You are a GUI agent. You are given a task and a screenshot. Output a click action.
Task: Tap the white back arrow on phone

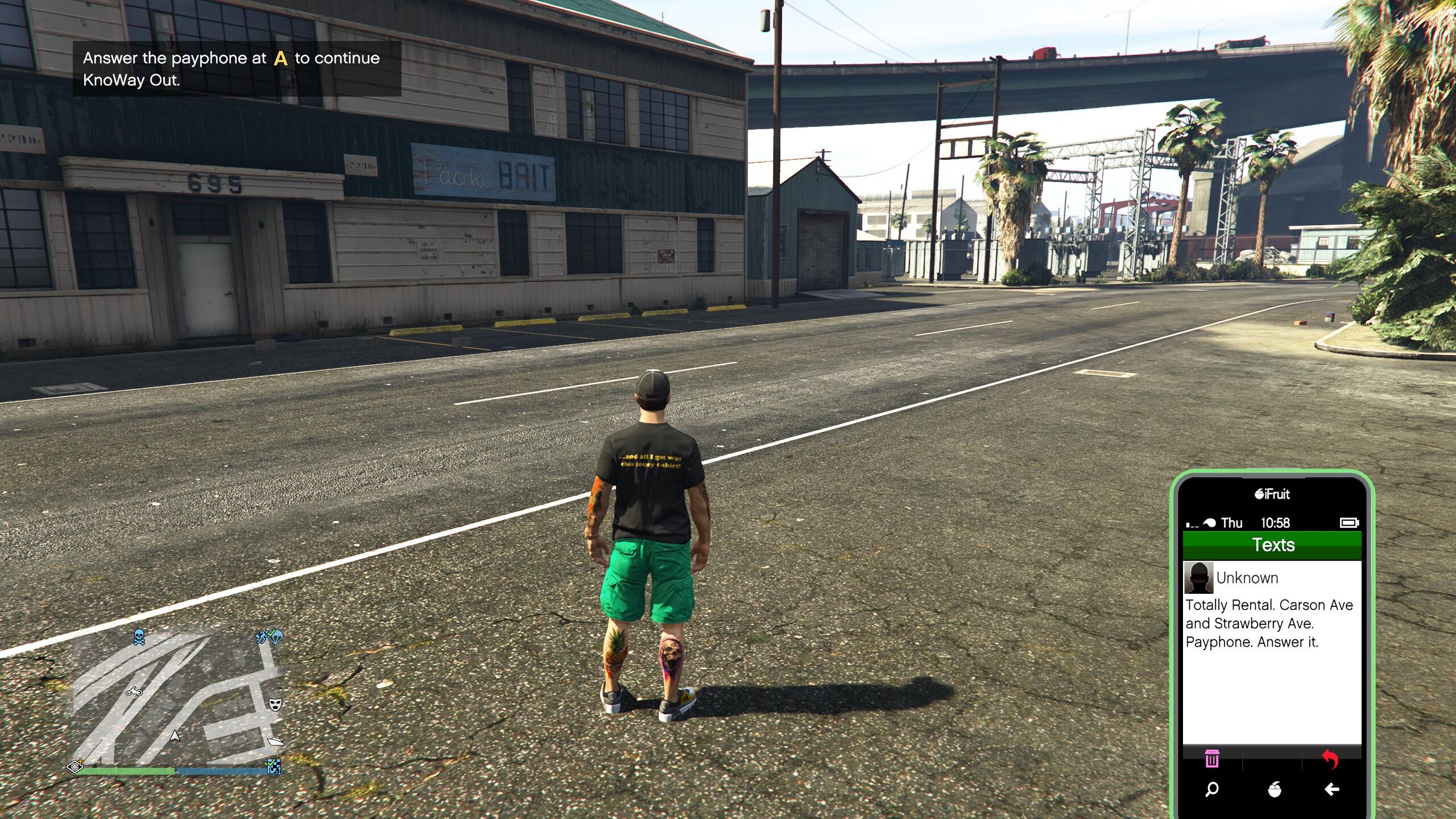1331,789
